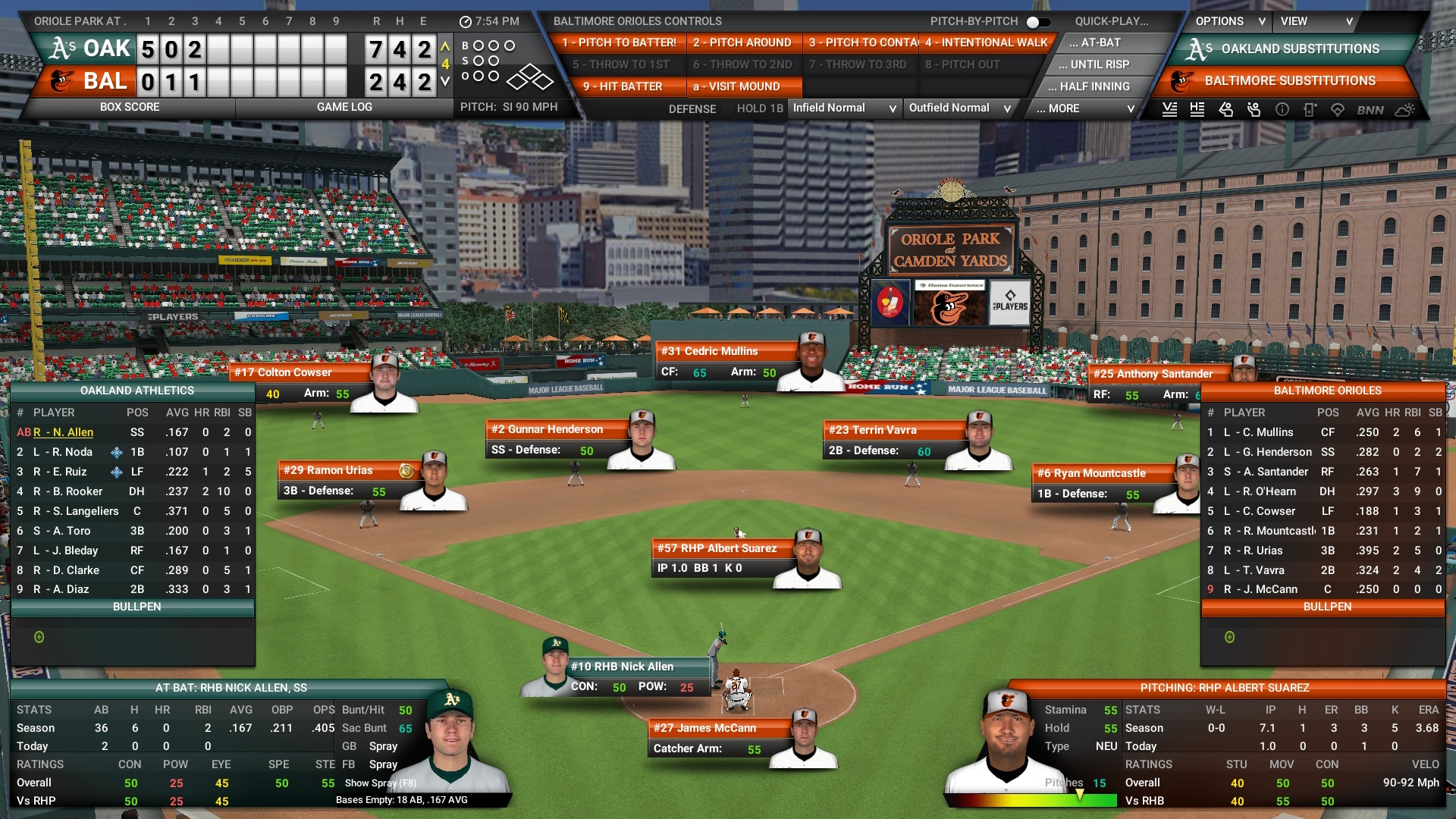Open the home lineup panel icon
Image resolution: width=1456 pixels, height=819 pixels.
[1197, 109]
